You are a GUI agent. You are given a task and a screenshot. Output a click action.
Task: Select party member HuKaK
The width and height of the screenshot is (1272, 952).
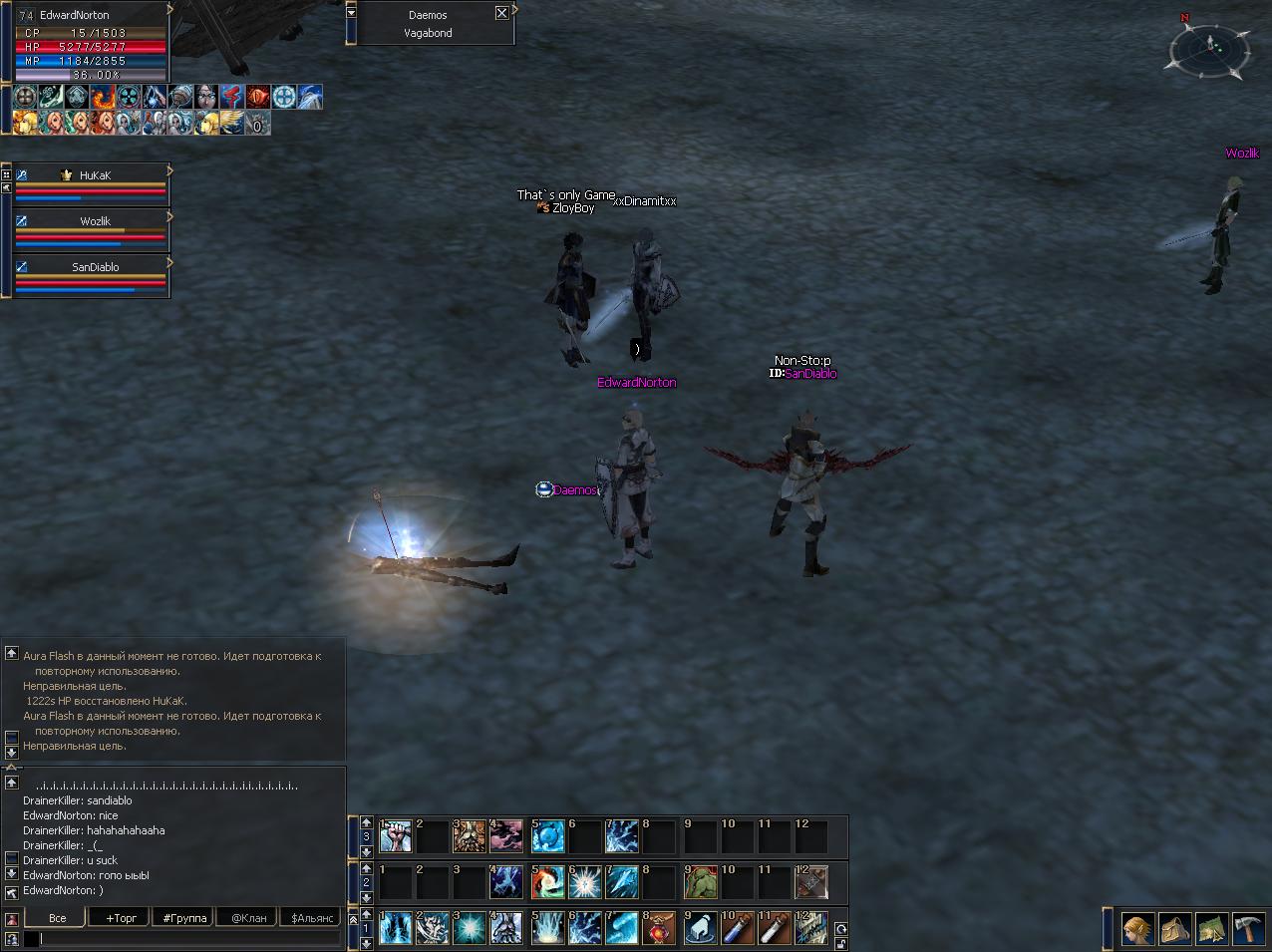95,175
